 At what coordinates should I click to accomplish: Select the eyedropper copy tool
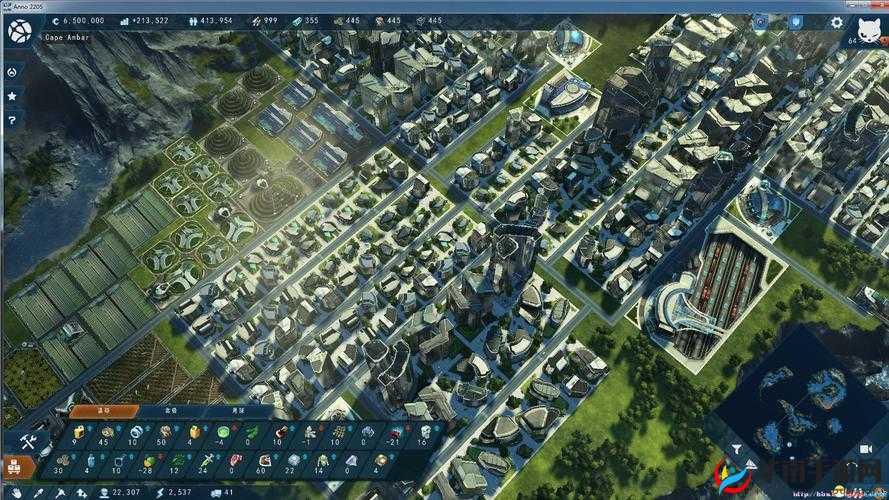click(40, 492)
